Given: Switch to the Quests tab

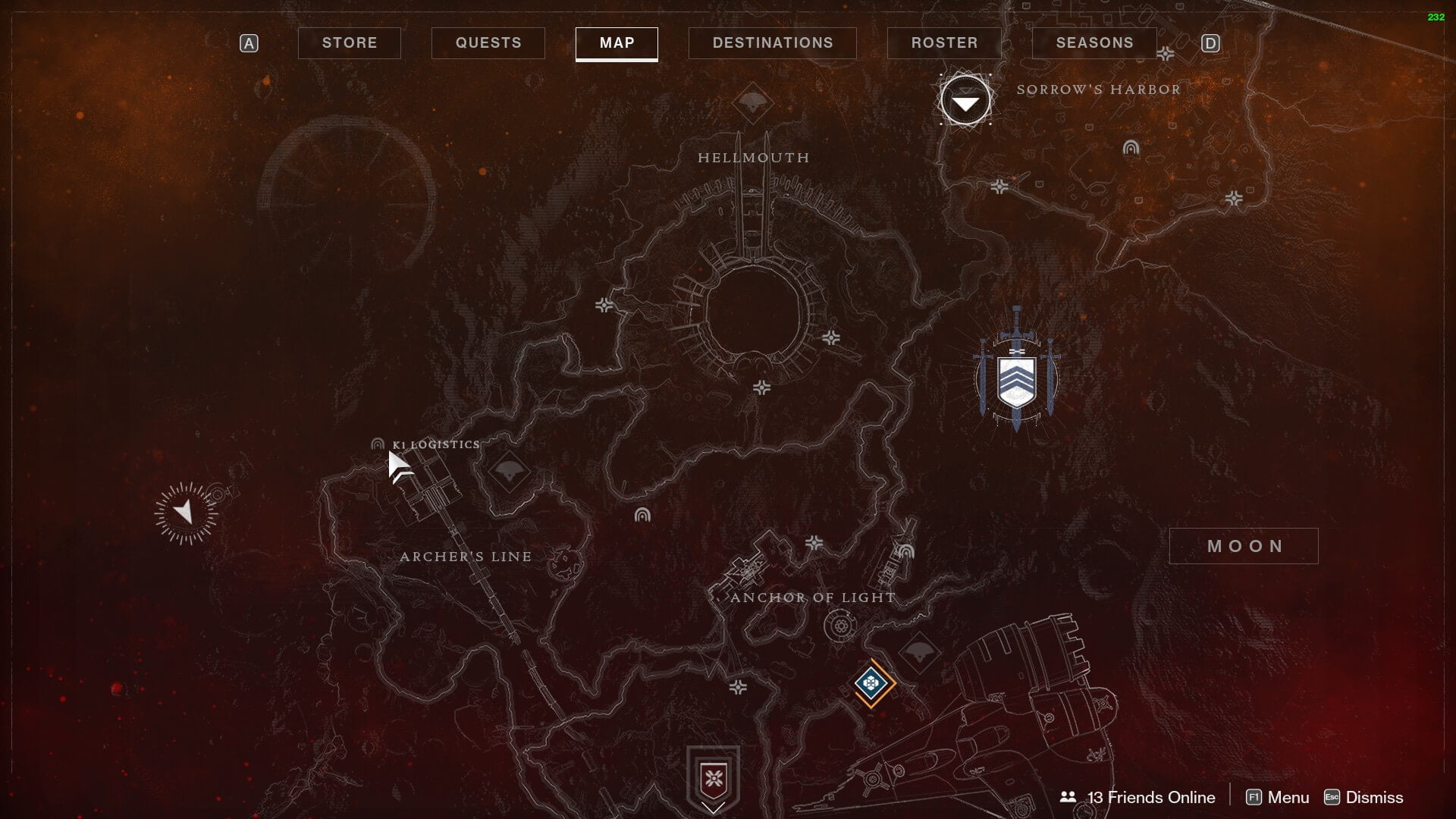Looking at the screenshot, I should [x=488, y=43].
